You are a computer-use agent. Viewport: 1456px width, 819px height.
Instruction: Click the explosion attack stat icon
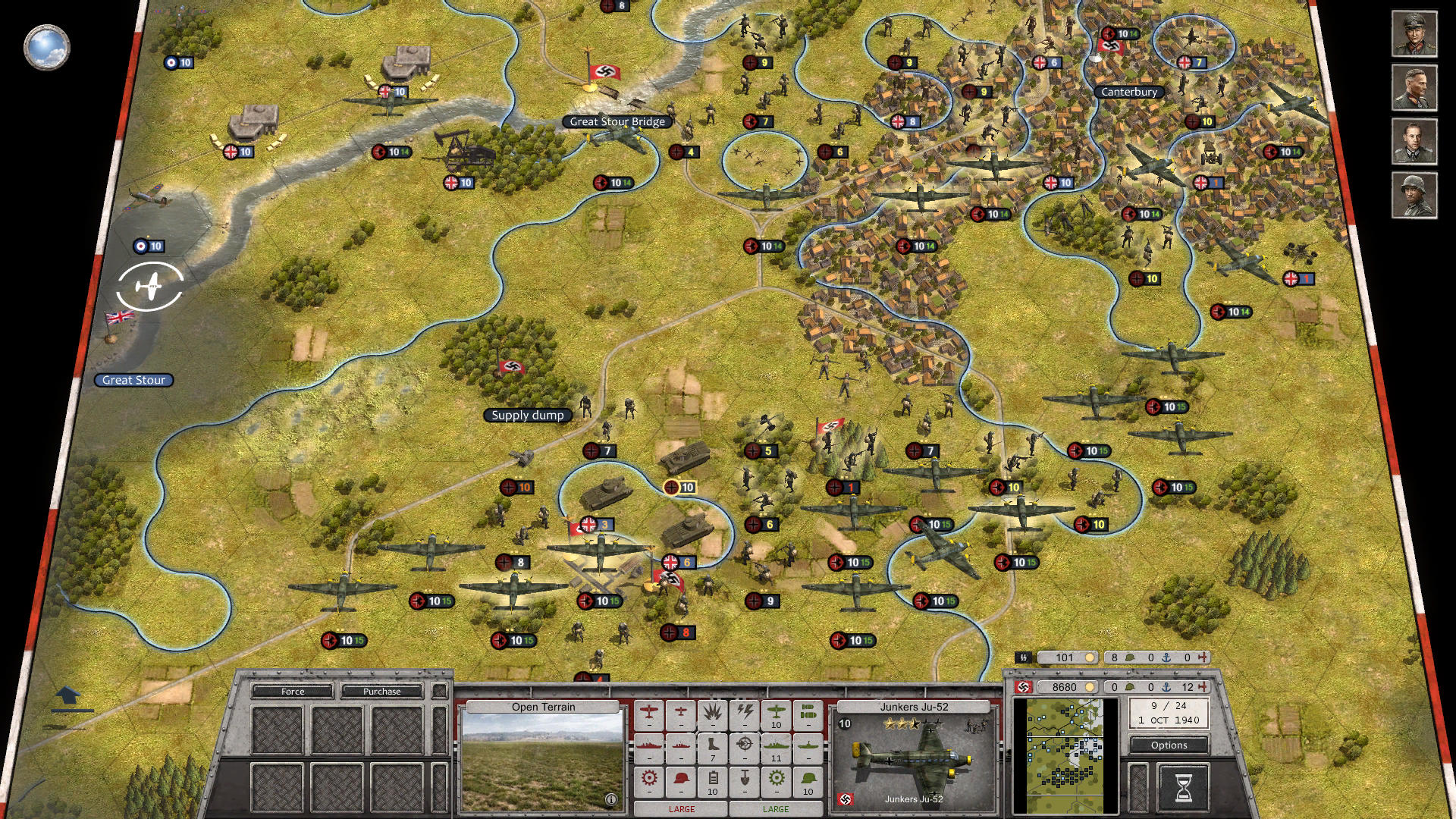coord(713,714)
